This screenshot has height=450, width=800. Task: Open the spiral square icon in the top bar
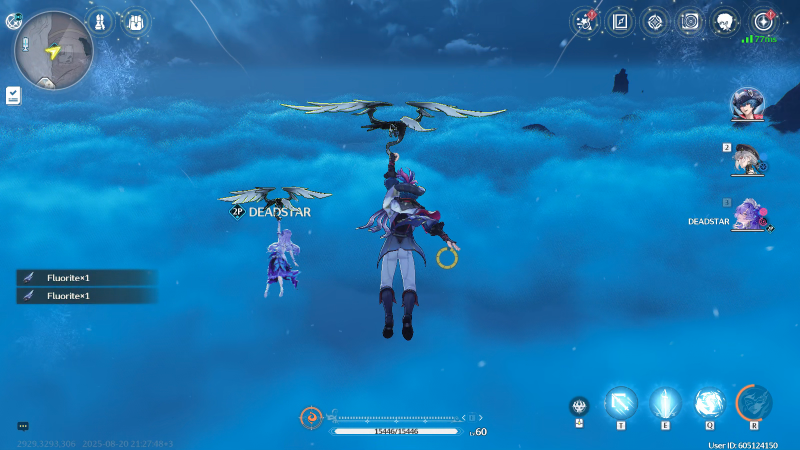[x=689, y=21]
